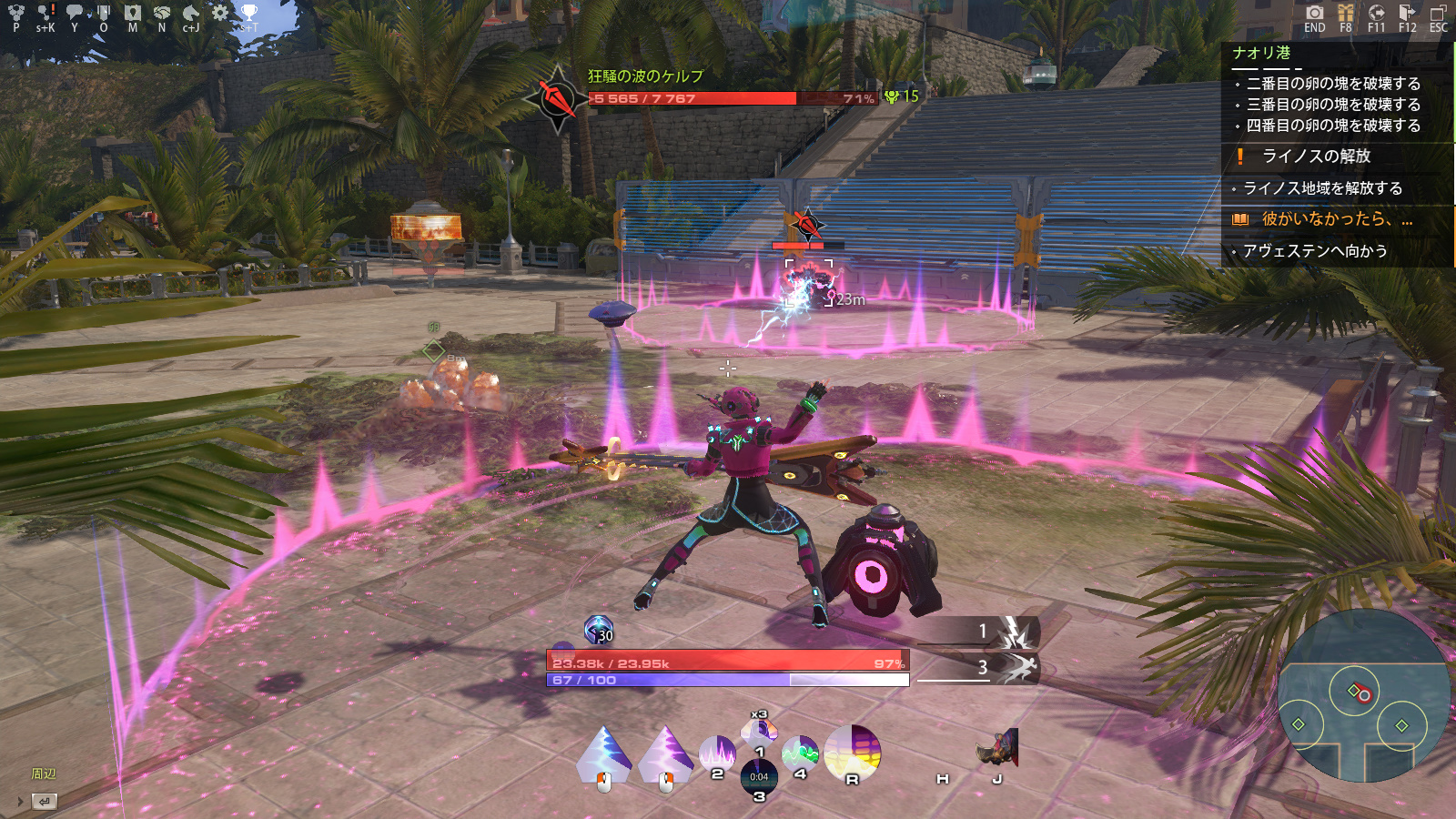The width and height of the screenshot is (1456, 819).
Task: Open the speech bubble chat icon
Action: coord(75,13)
